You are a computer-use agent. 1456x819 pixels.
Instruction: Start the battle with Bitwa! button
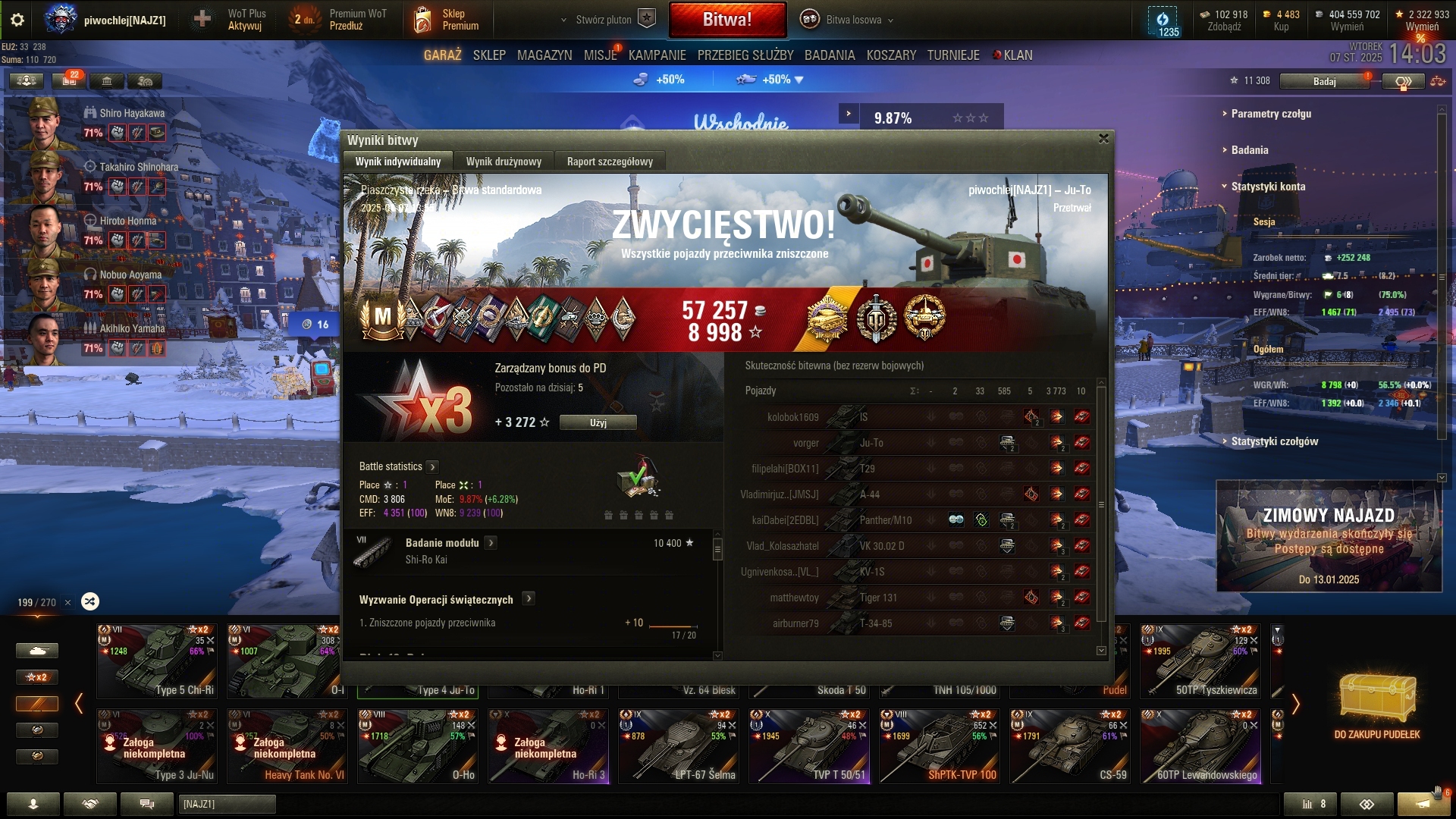pyautogui.click(x=727, y=20)
